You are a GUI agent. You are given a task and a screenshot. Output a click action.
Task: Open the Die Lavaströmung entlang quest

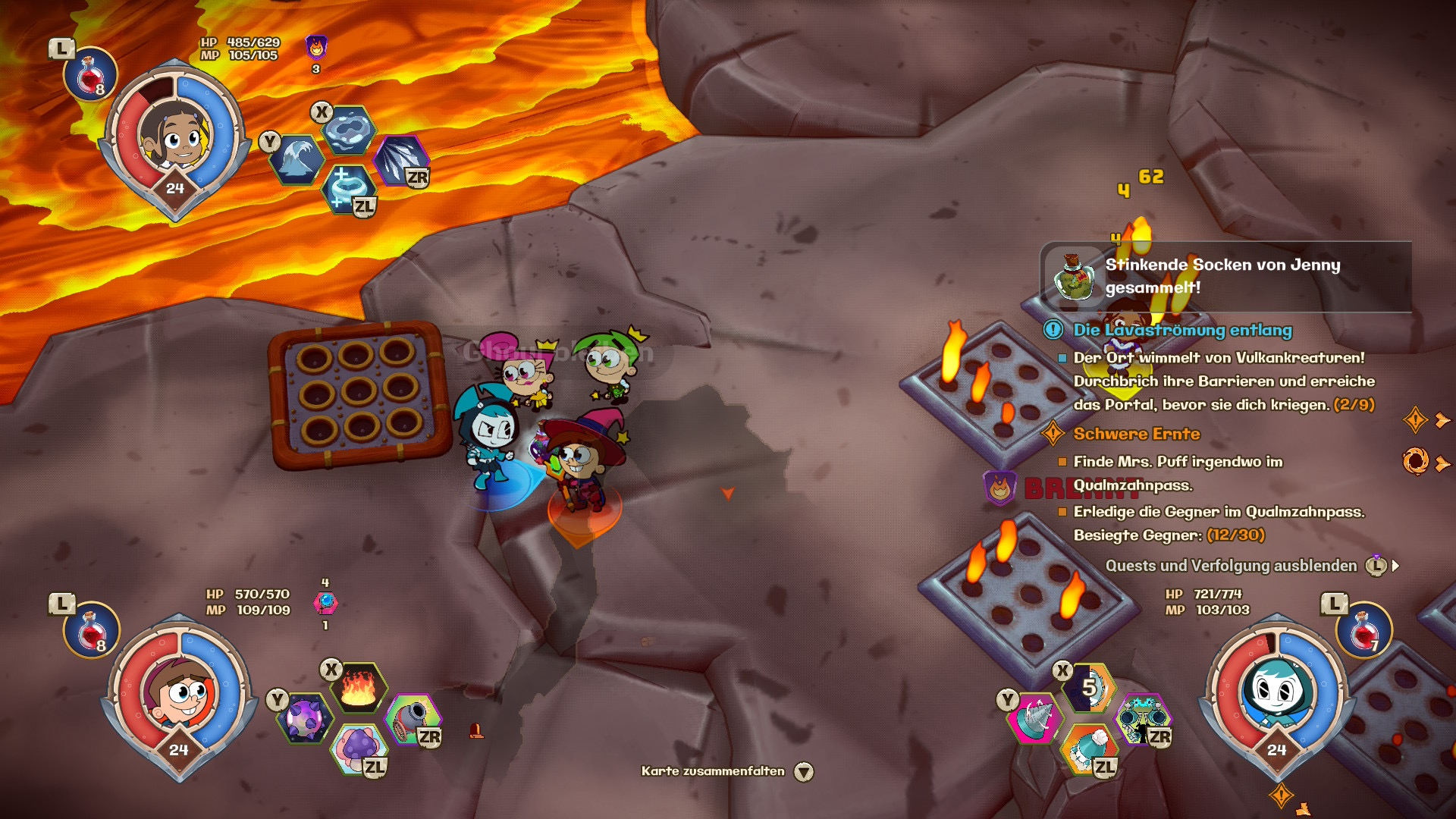1182,330
